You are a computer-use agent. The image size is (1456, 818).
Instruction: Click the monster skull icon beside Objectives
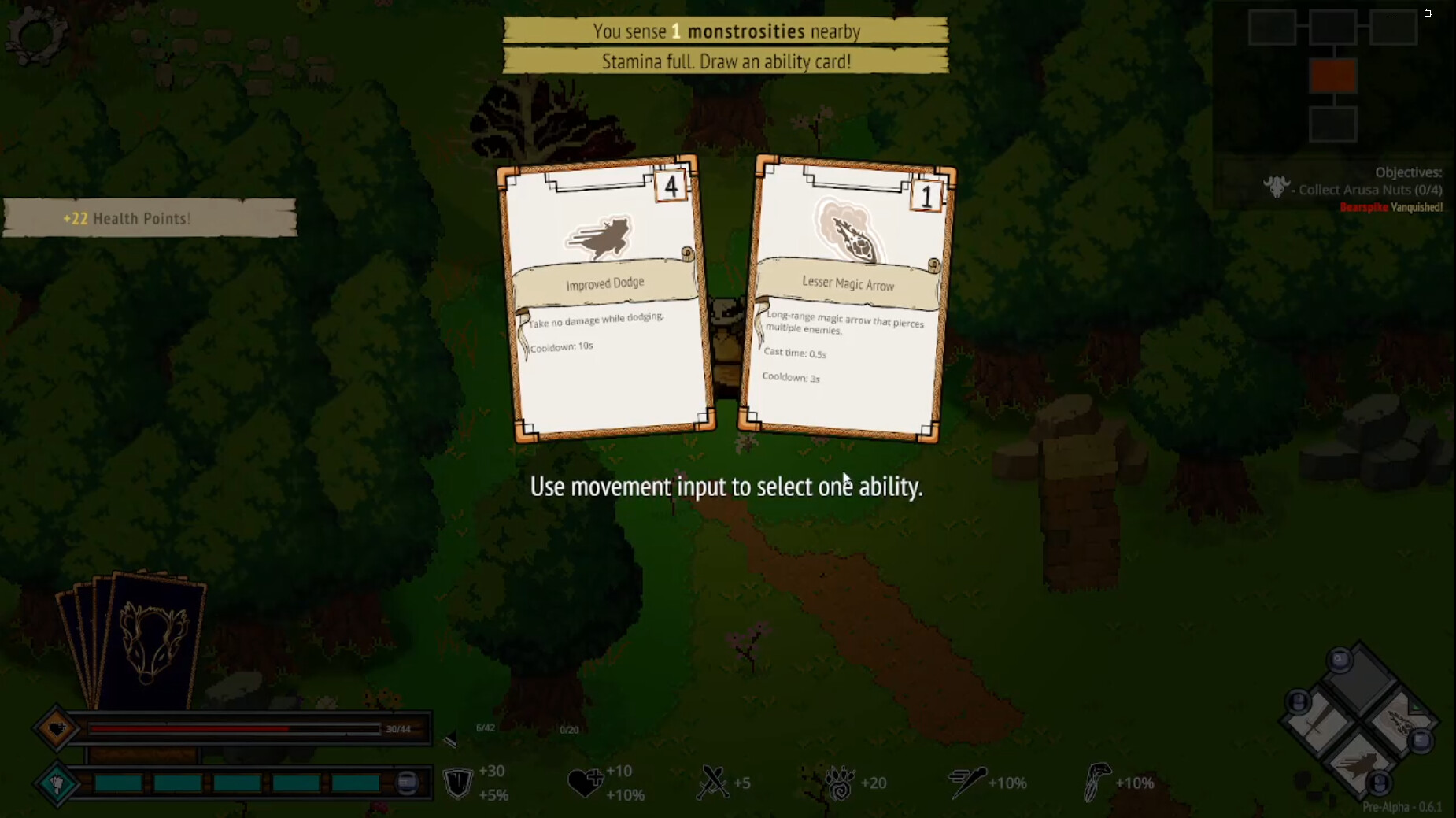click(1277, 187)
